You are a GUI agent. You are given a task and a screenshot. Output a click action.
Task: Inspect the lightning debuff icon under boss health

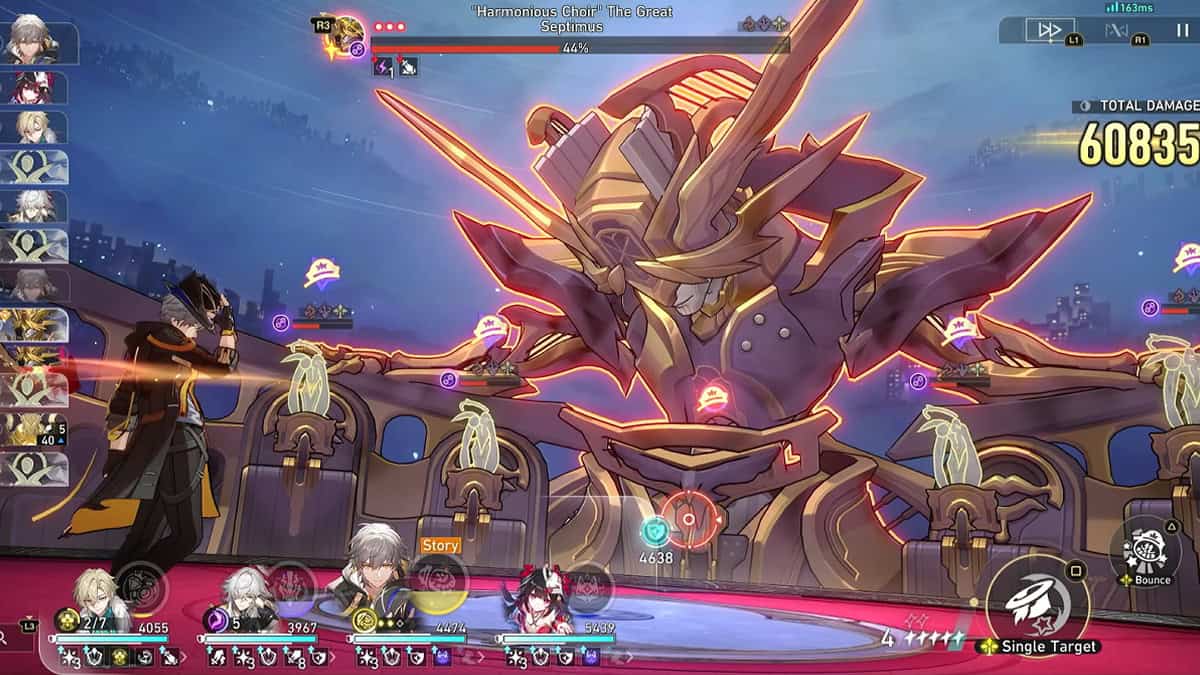point(383,67)
